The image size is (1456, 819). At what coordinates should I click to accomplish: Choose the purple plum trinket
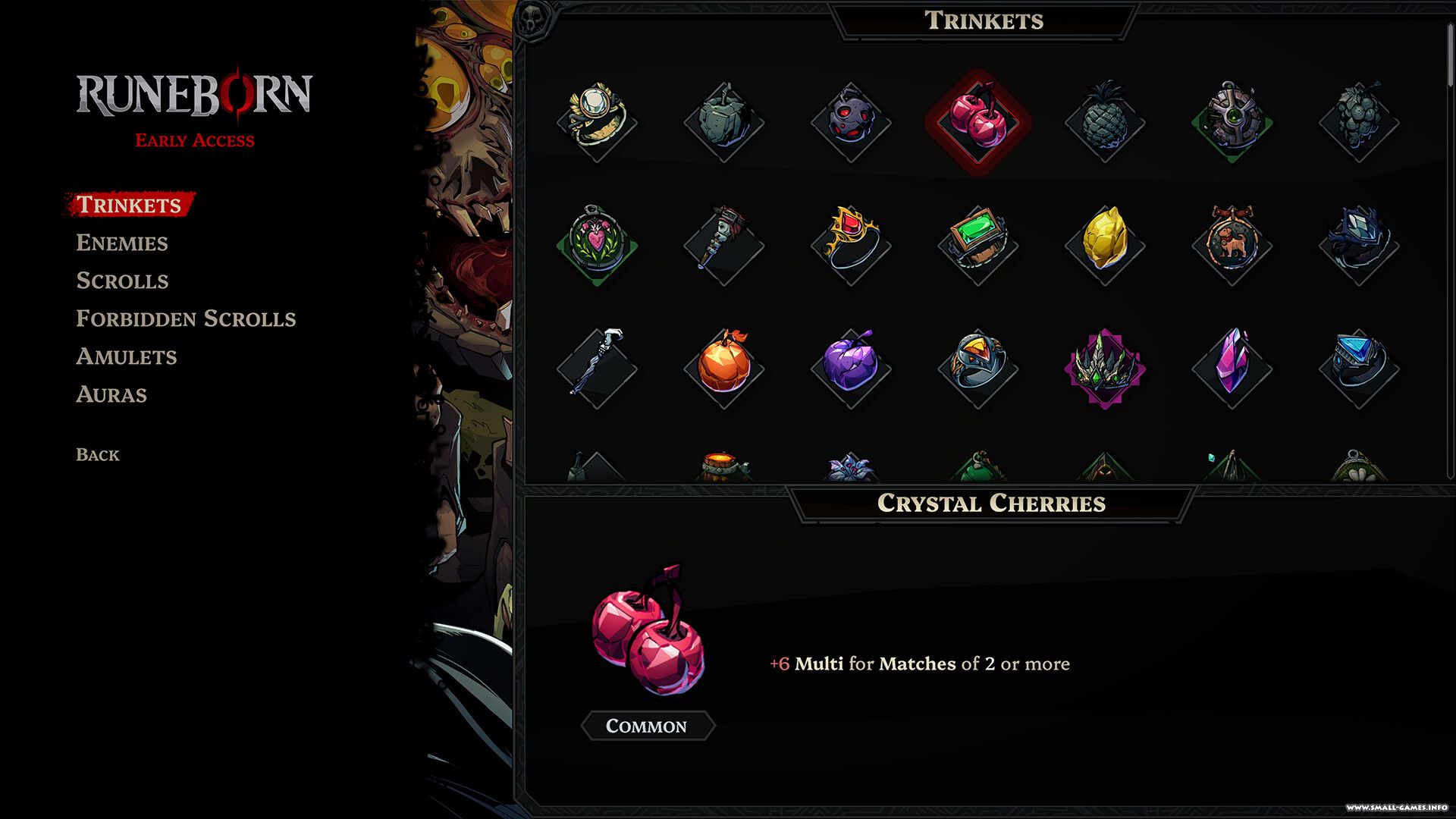coord(851,366)
